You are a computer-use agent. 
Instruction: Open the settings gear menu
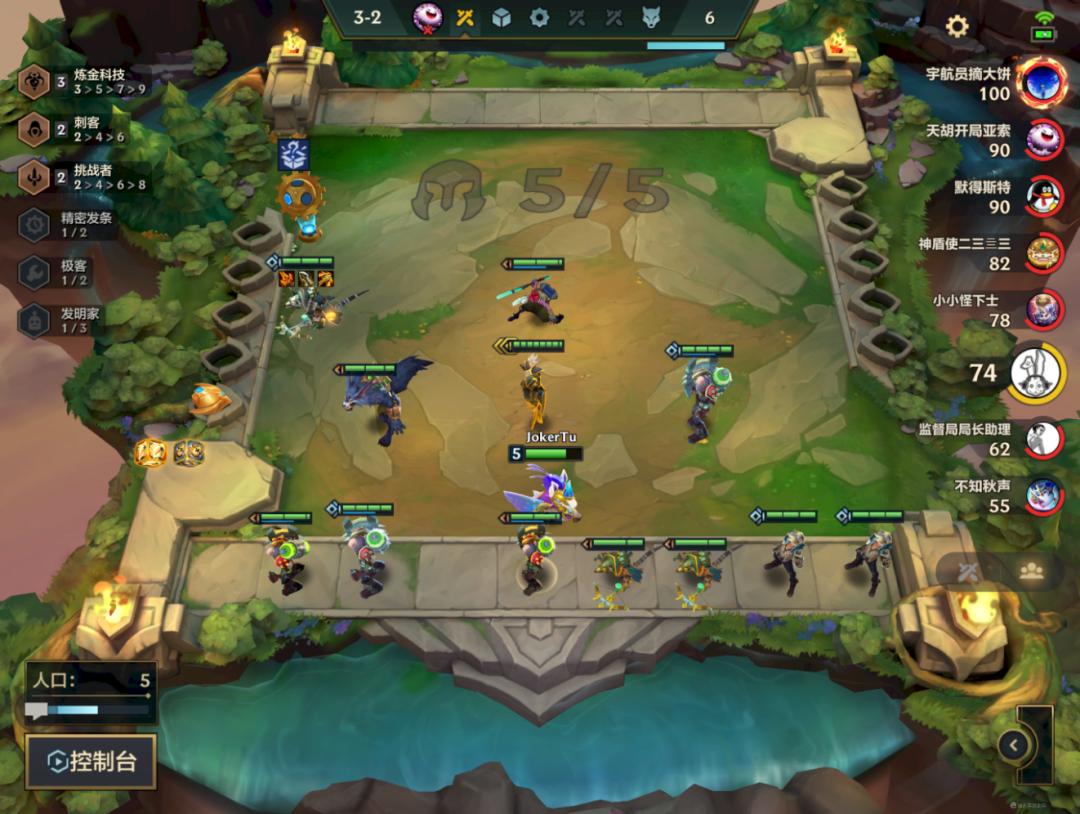957,27
